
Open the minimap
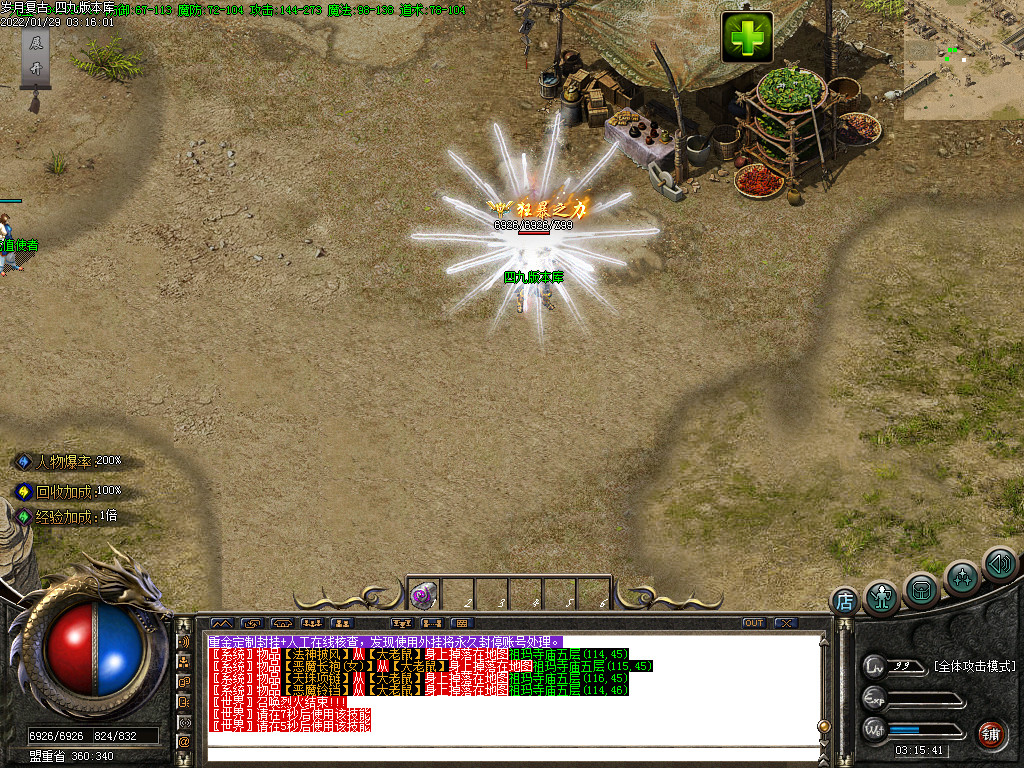click(x=963, y=60)
